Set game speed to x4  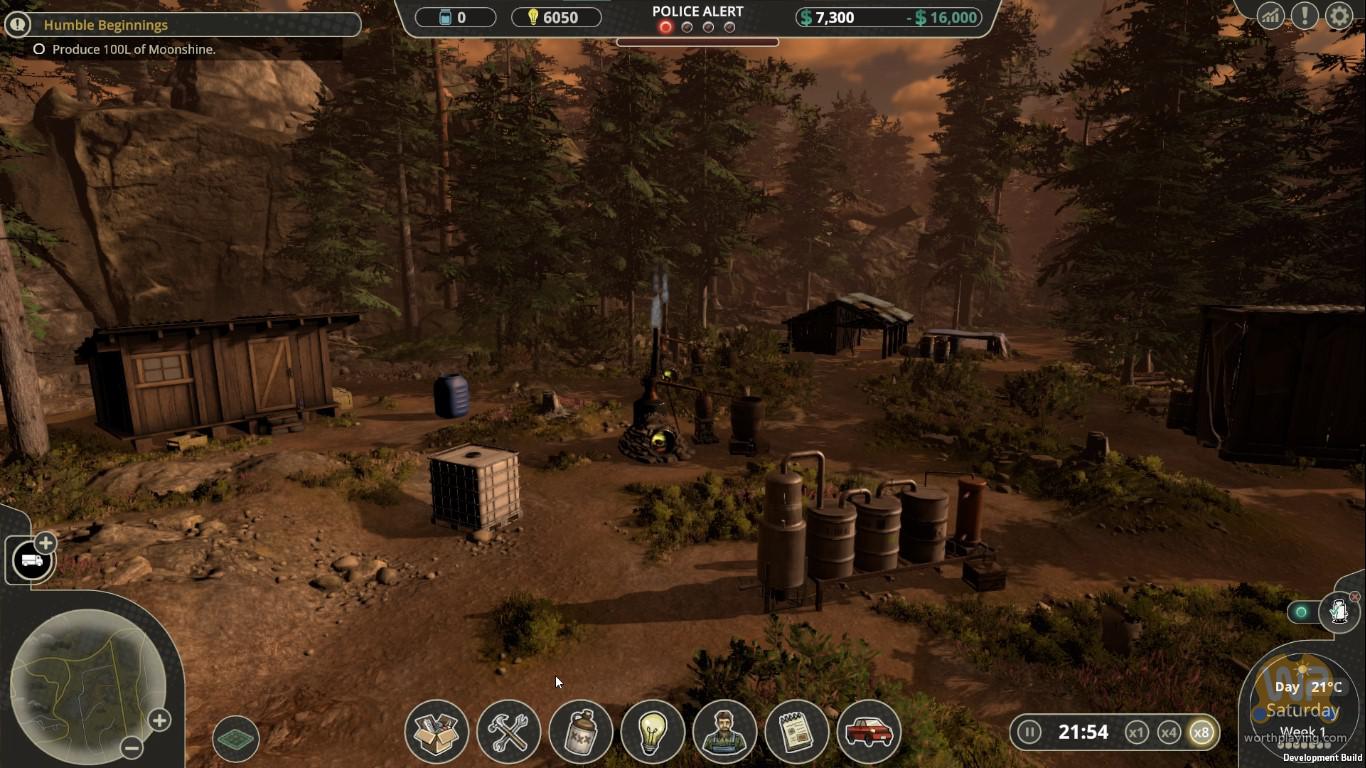(x=1168, y=732)
